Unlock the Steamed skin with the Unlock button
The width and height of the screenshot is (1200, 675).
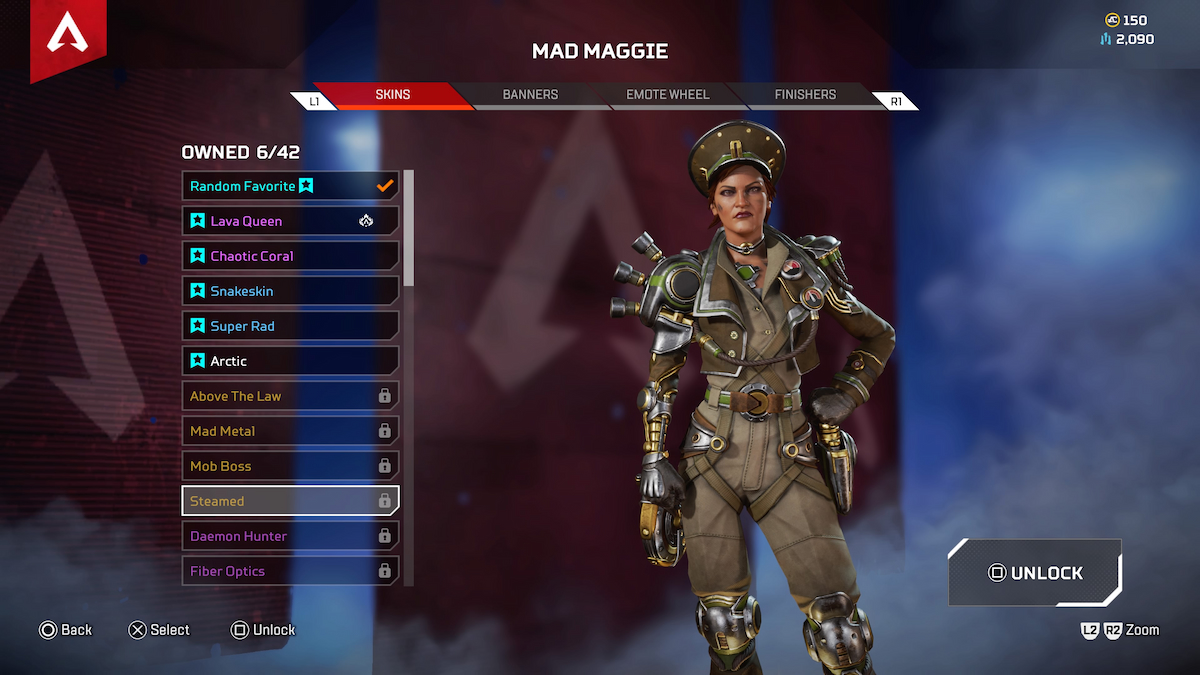point(1035,573)
